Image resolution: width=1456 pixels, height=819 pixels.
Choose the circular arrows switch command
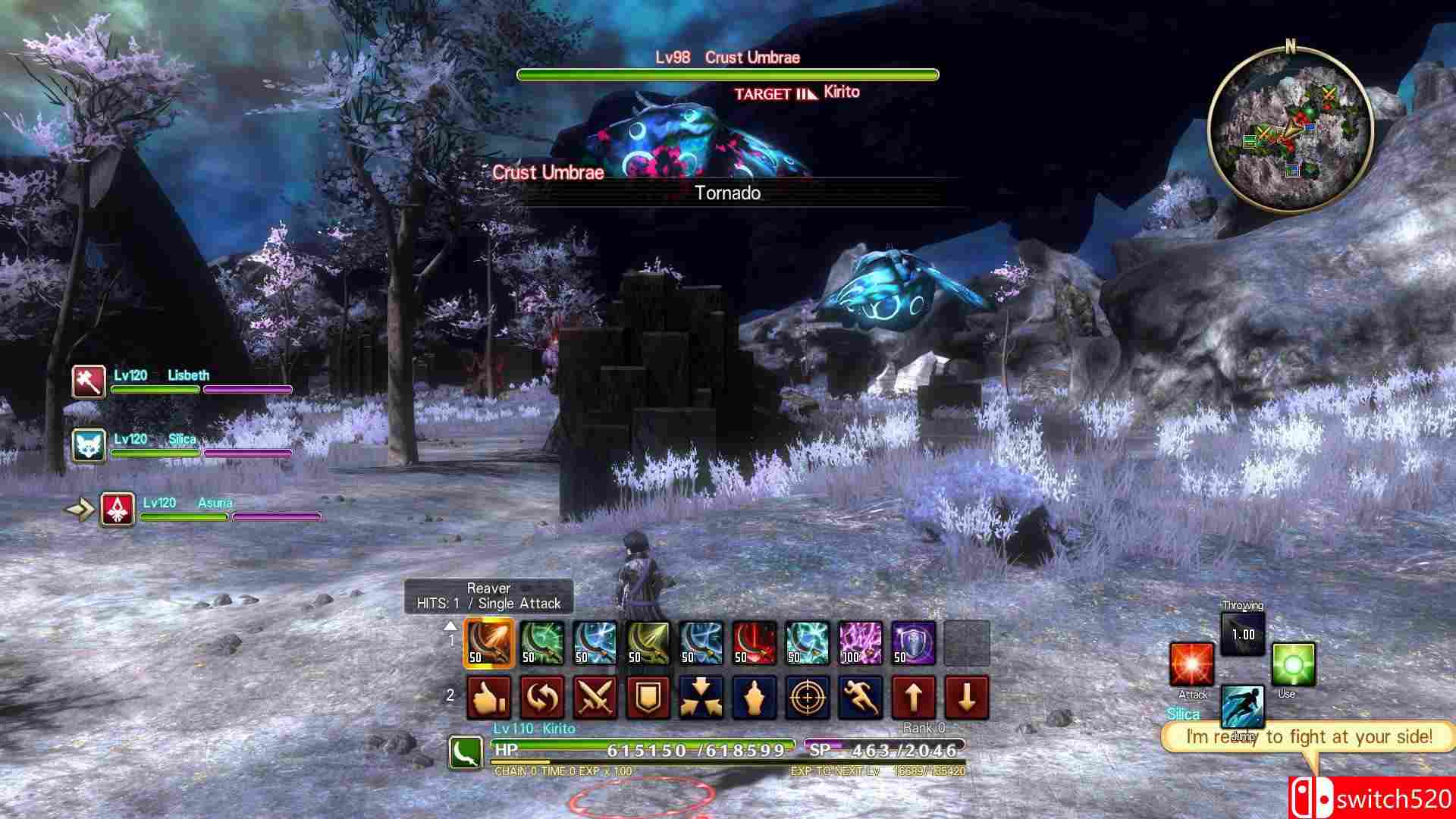click(x=542, y=698)
